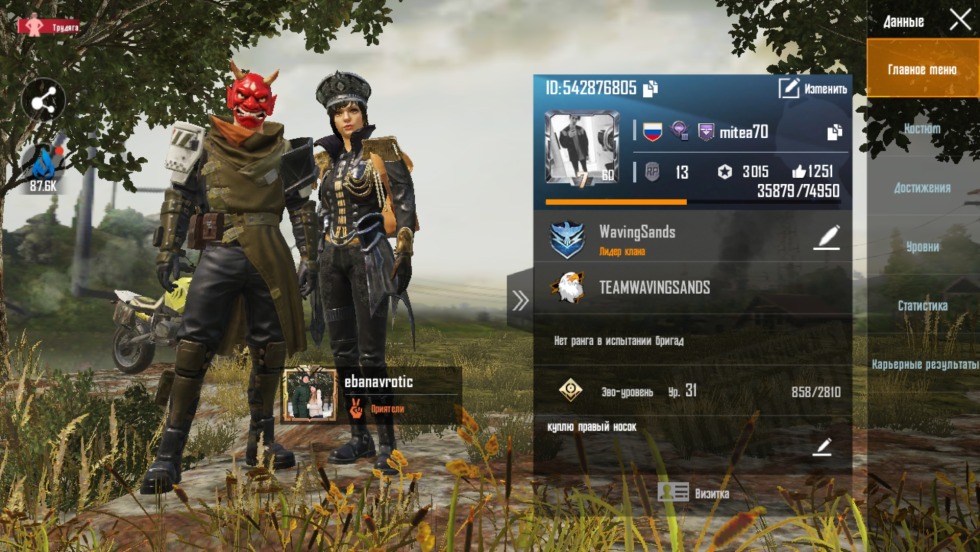Open ebanavrotic friend partner card
This screenshot has height=552, width=980.
tap(370, 395)
